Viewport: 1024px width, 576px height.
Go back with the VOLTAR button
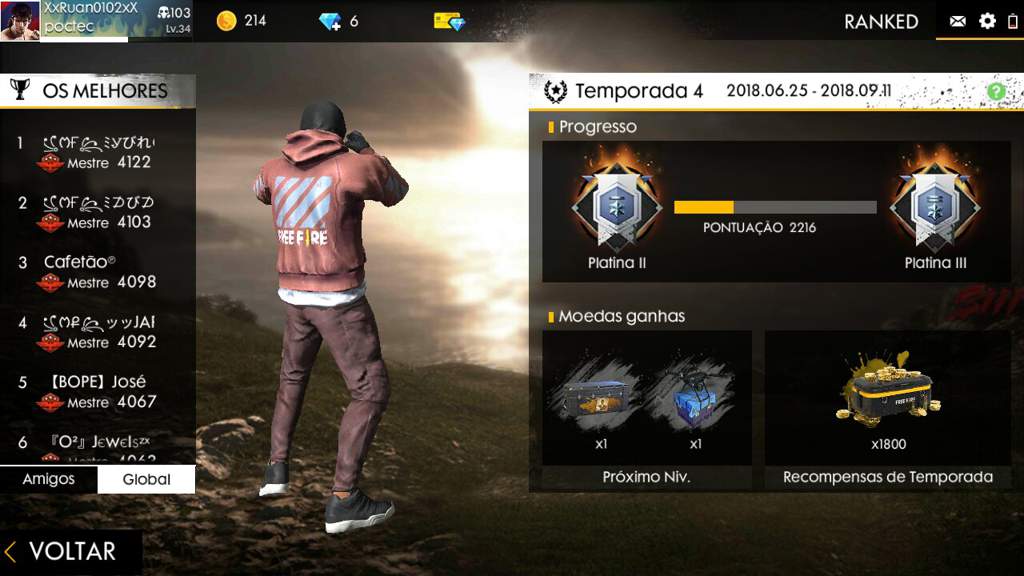point(62,551)
